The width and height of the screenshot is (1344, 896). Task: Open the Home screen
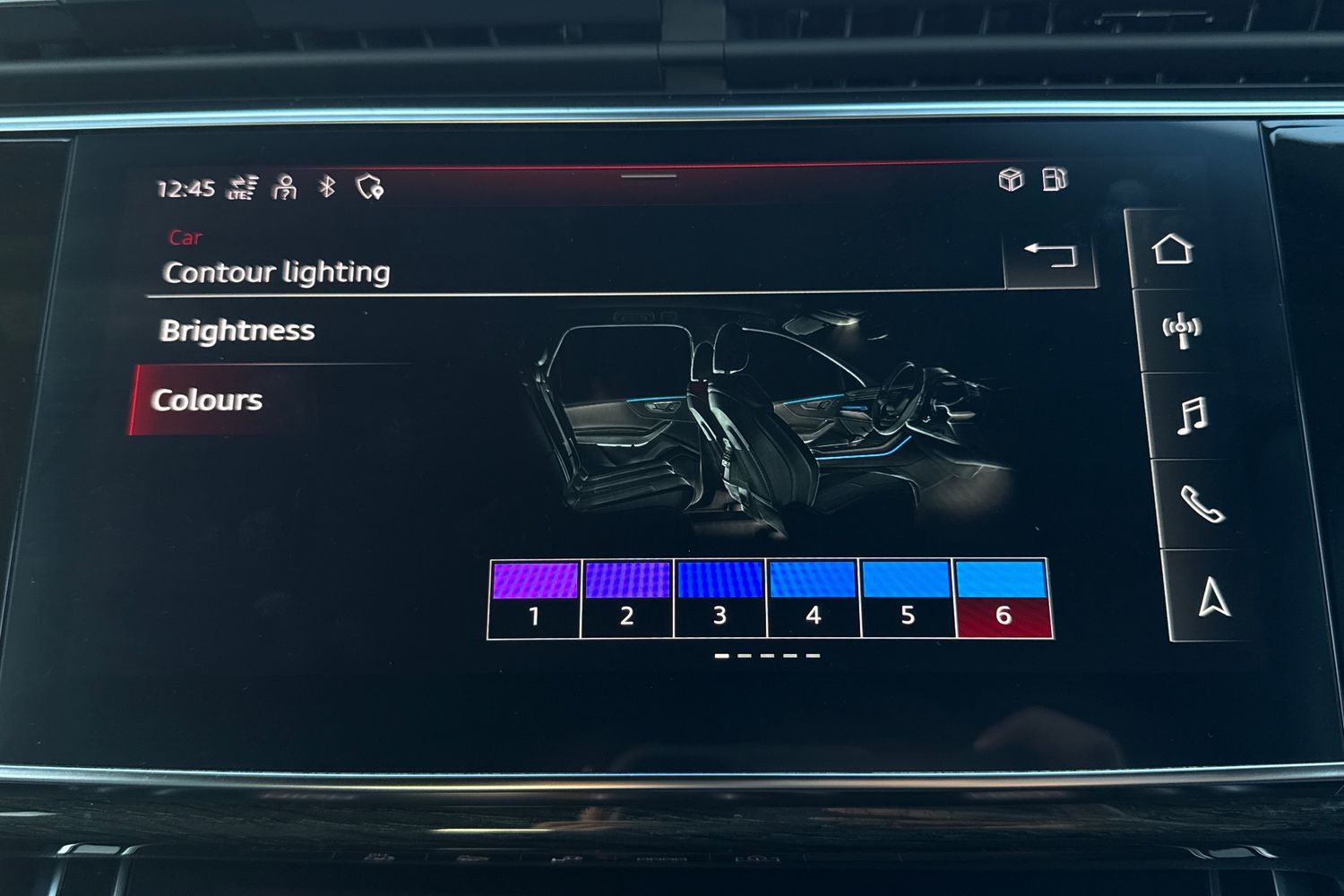pos(1173,249)
